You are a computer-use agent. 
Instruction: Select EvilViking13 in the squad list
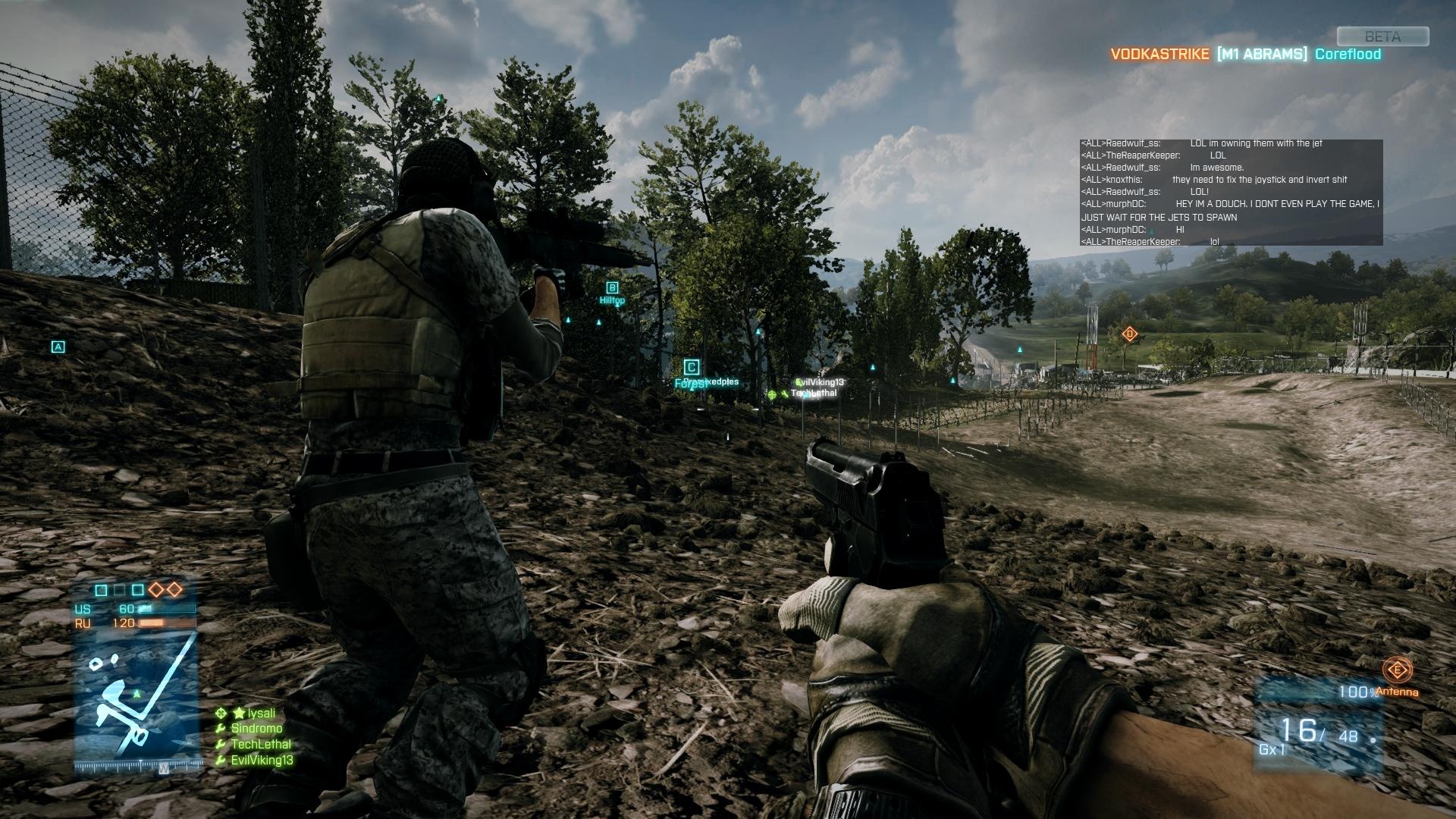(x=262, y=761)
